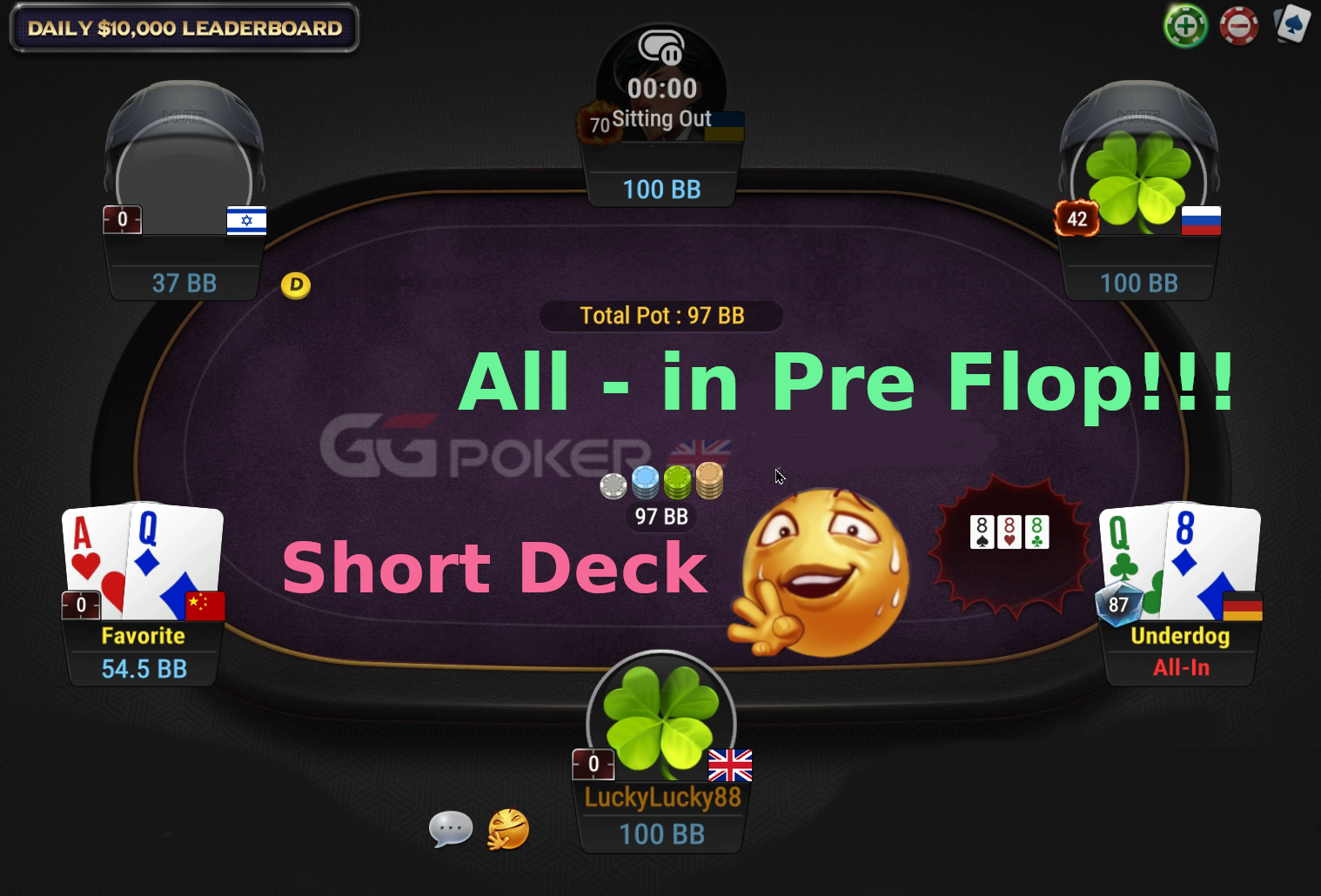The height and width of the screenshot is (896, 1321).
Task: Click the Total Pot 97 BB label
Action: pyautogui.click(x=660, y=316)
